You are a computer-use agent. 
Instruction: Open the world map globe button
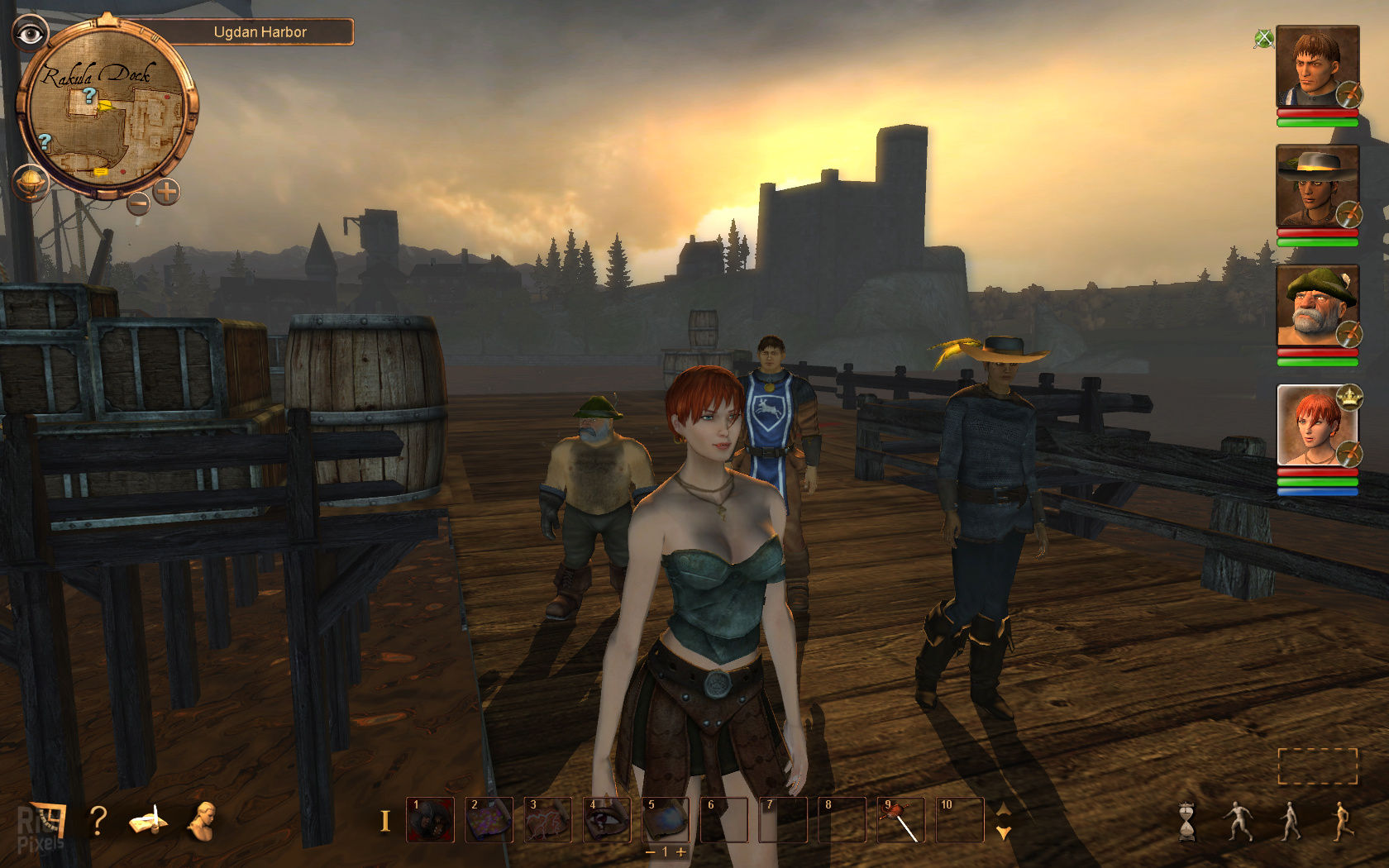coord(31,181)
